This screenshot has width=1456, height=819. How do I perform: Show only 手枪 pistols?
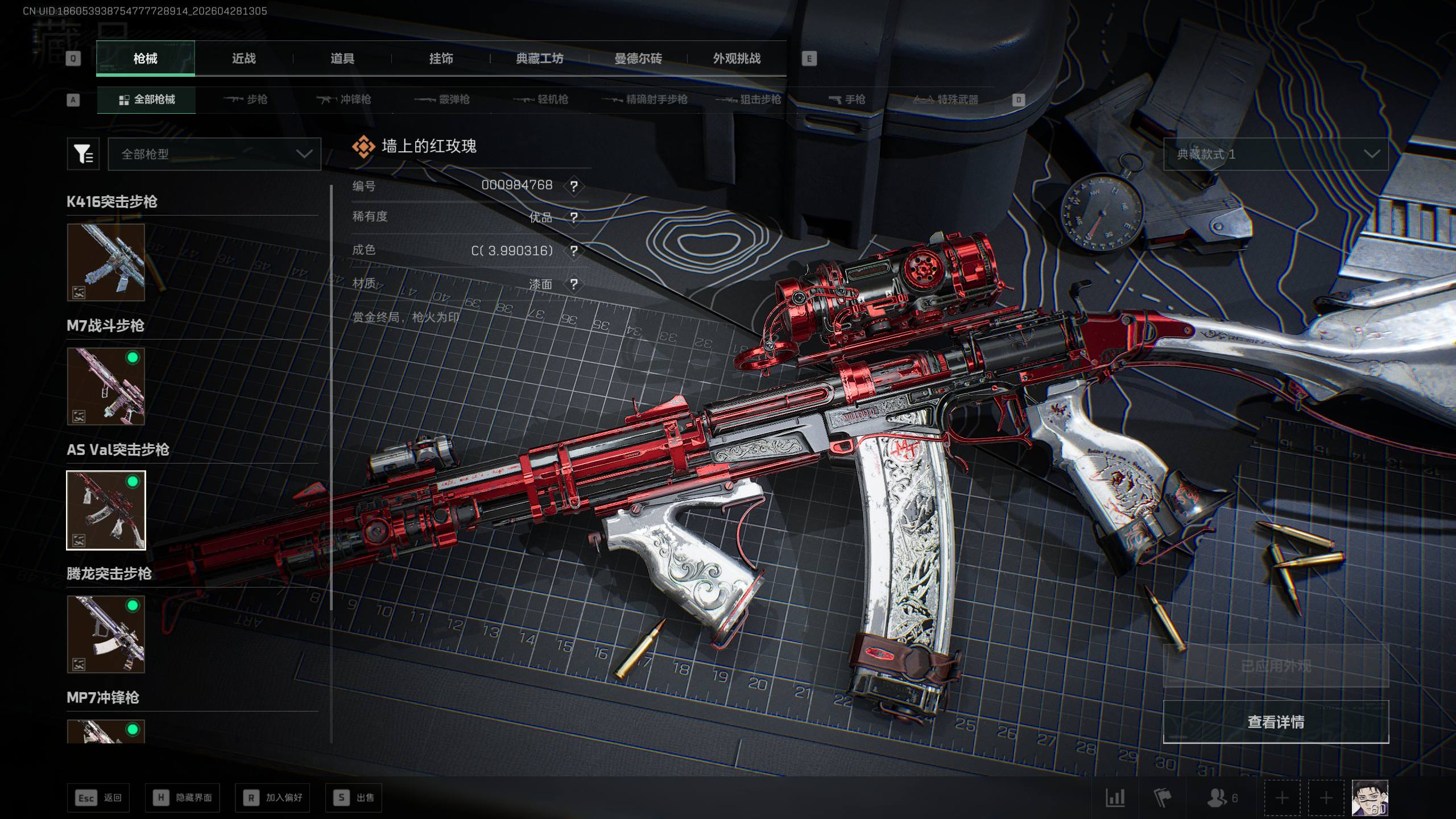point(847,100)
